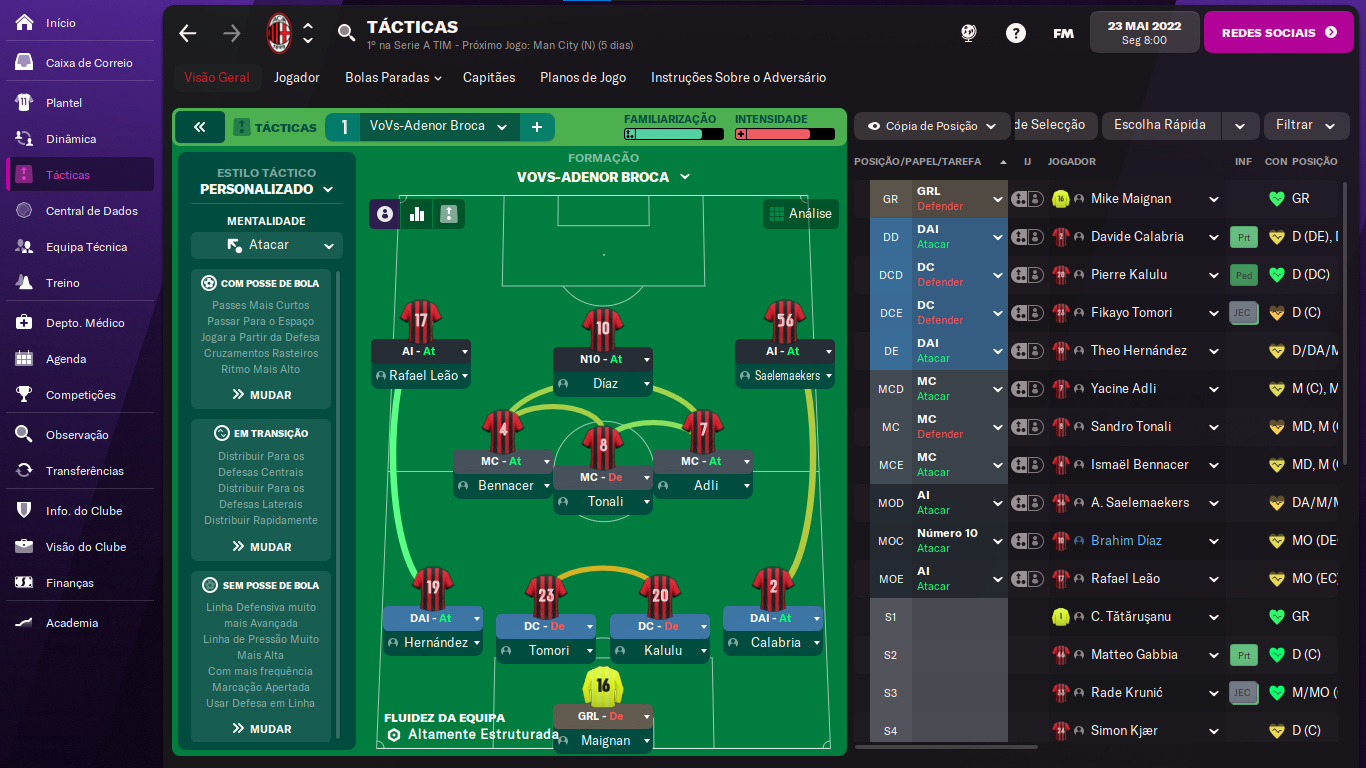Select goalkeeper Maignan on the pitch
The image size is (1366, 768).
click(602, 686)
